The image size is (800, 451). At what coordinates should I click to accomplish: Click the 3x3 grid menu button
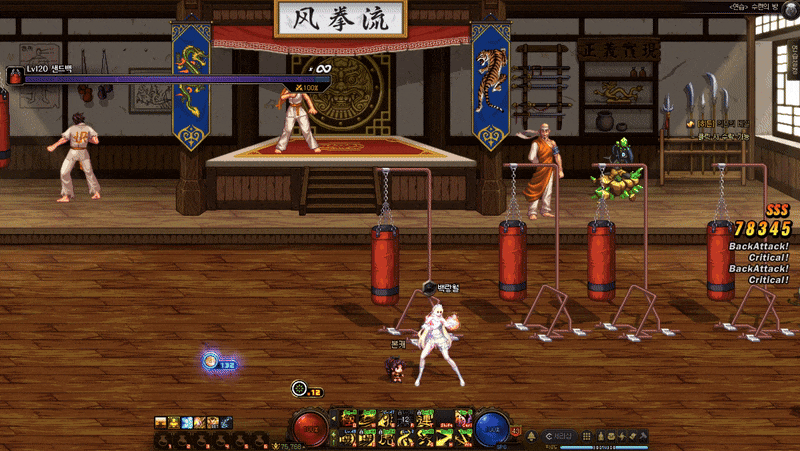click(x=586, y=436)
